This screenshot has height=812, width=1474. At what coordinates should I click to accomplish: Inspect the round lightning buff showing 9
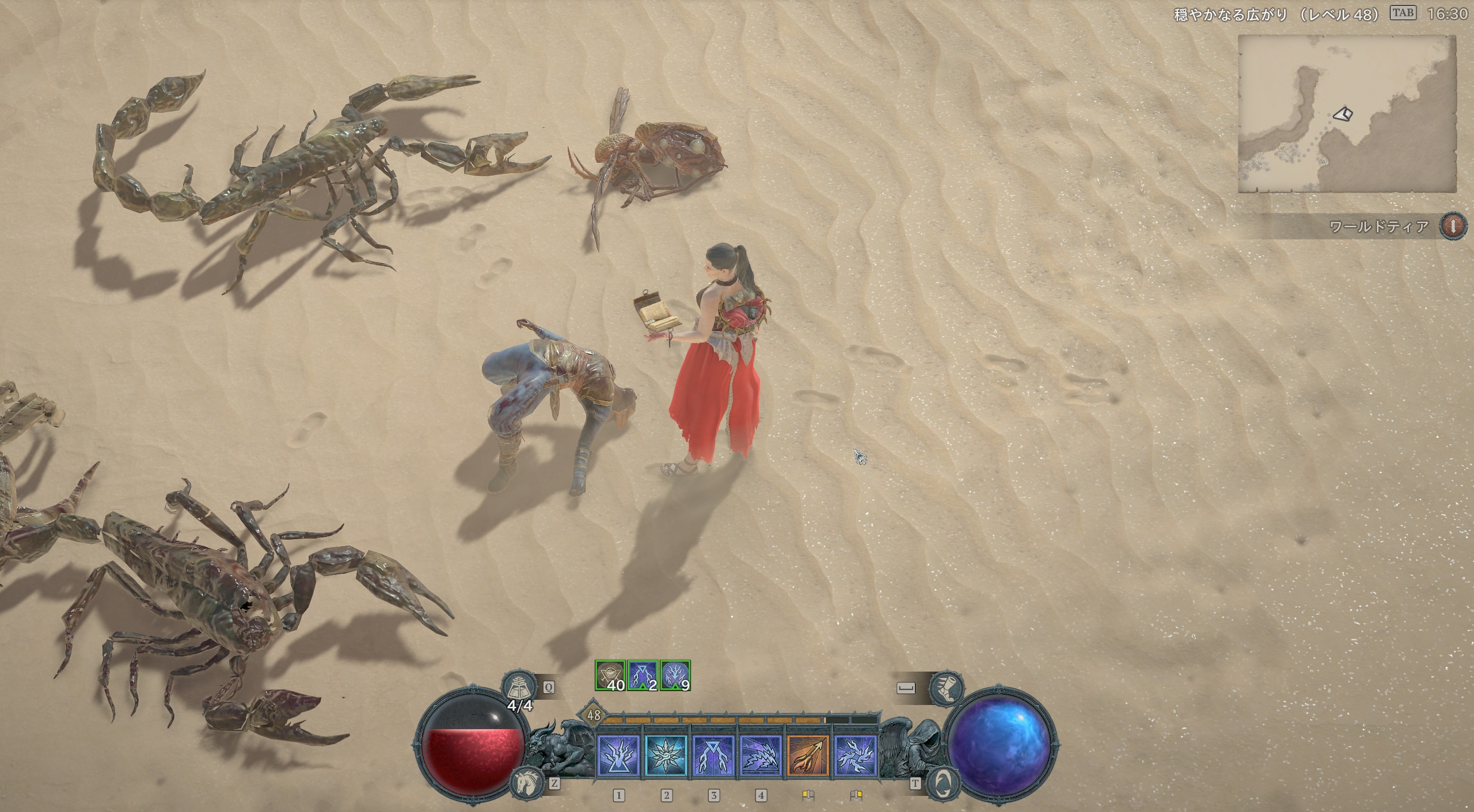tap(675, 676)
